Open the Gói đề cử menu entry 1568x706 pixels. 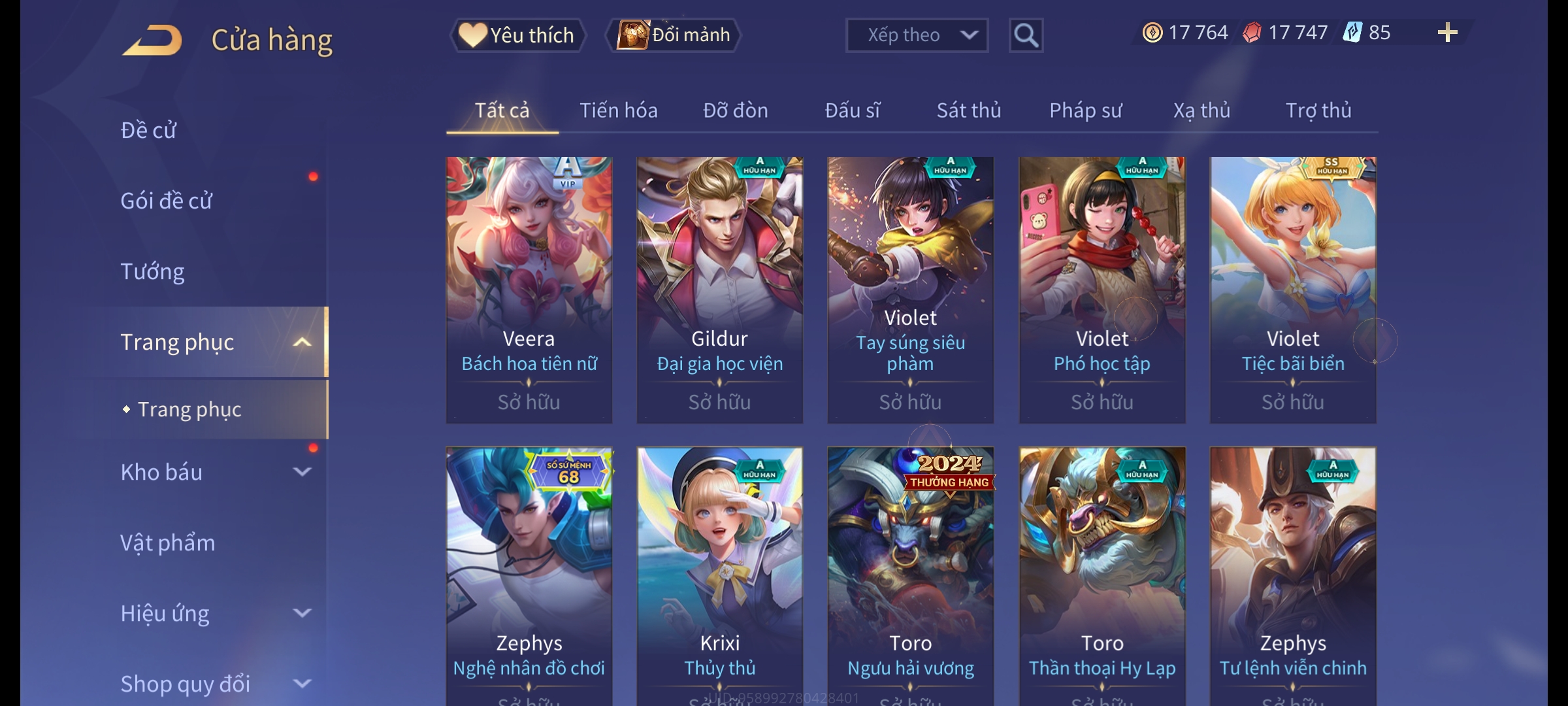(x=167, y=201)
